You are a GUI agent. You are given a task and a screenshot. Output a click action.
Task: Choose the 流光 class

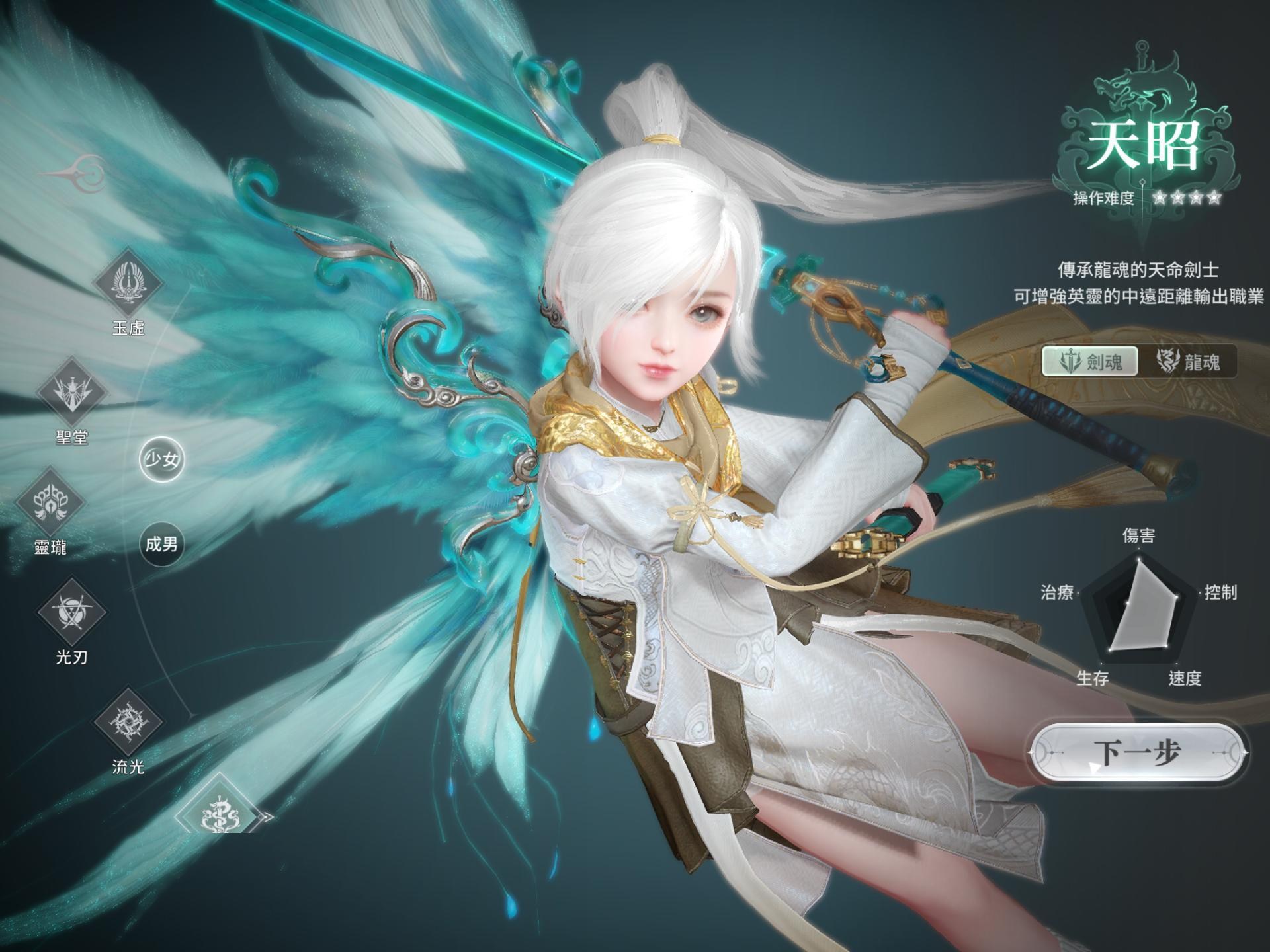coord(128,721)
